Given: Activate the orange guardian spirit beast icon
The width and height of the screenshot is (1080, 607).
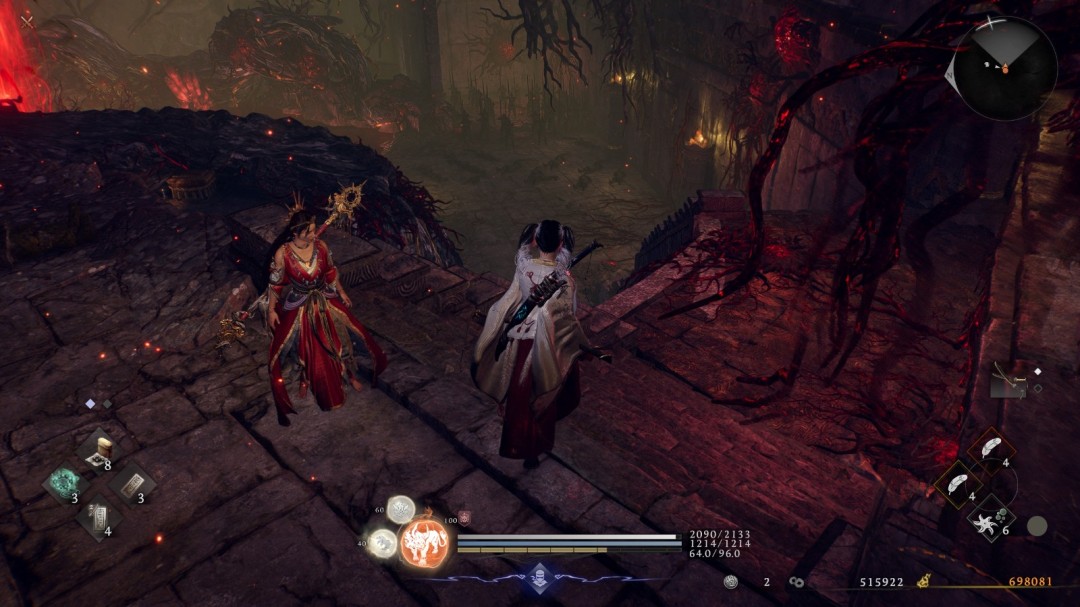Looking at the screenshot, I should pos(424,542).
